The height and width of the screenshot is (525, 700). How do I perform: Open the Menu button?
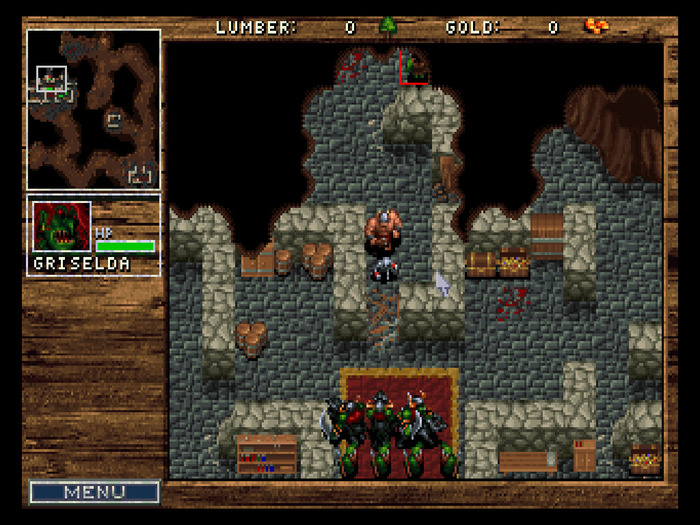point(94,492)
